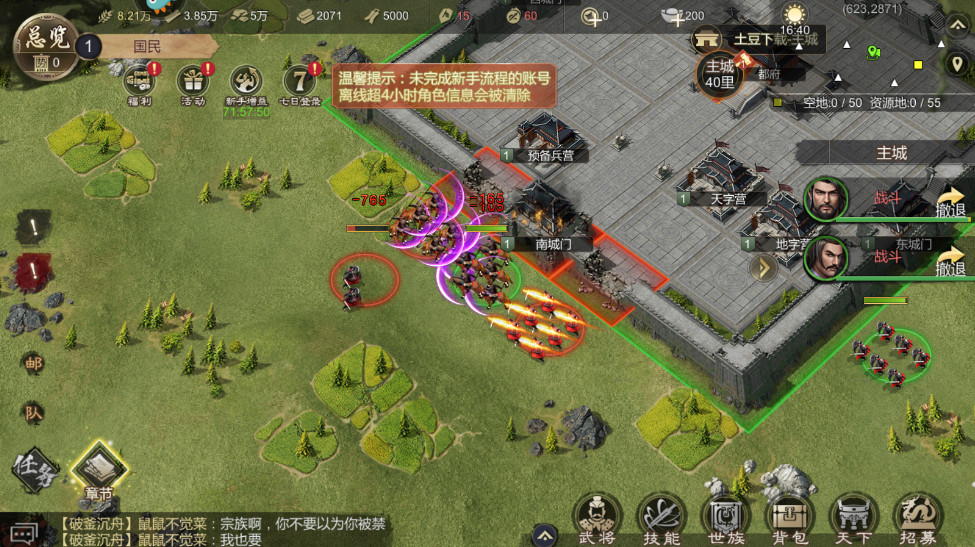Open the 世族 clan menu
Screen dimensions: 975x547
(723, 517)
